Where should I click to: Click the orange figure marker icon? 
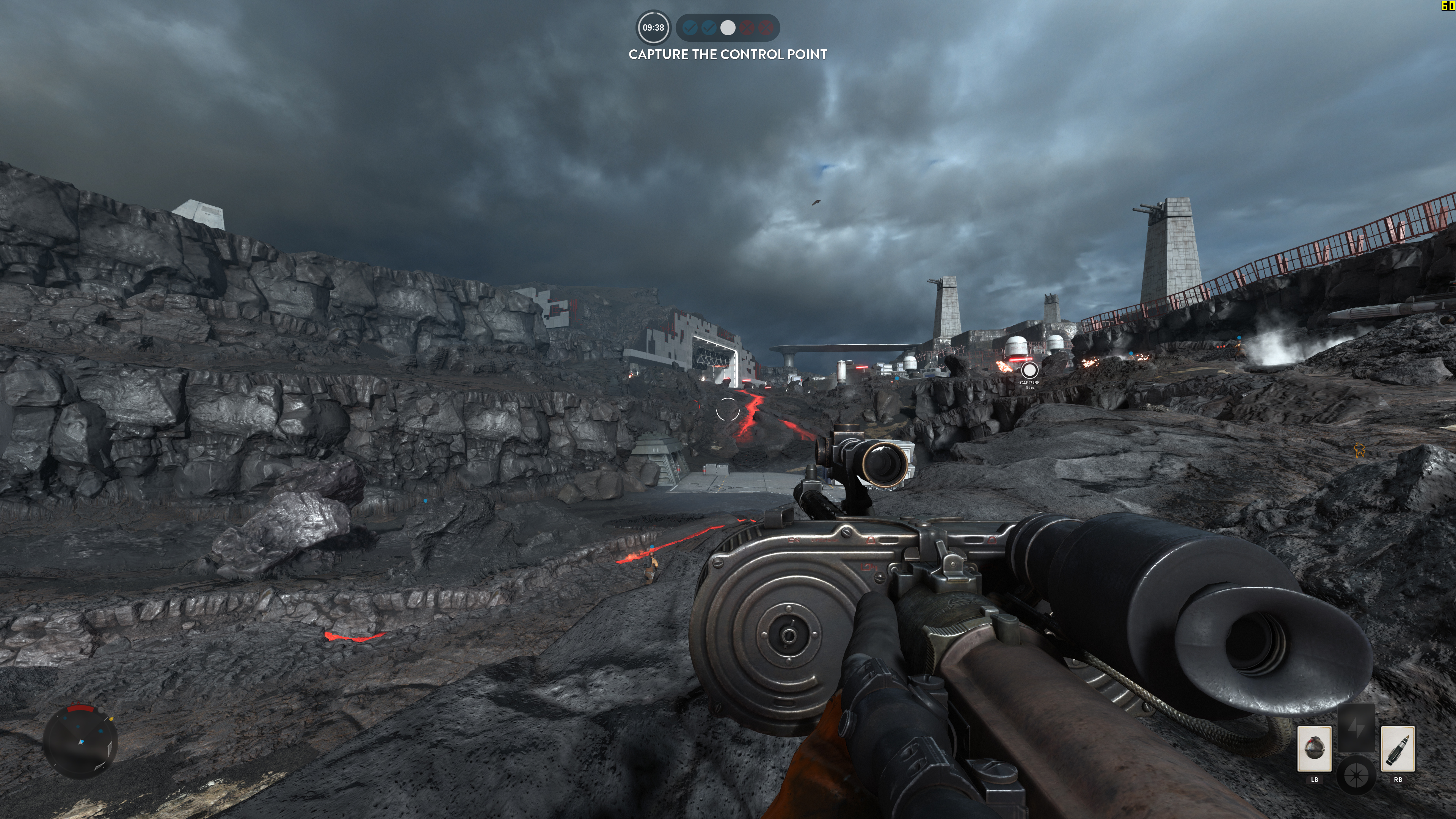click(x=1360, y=450)
